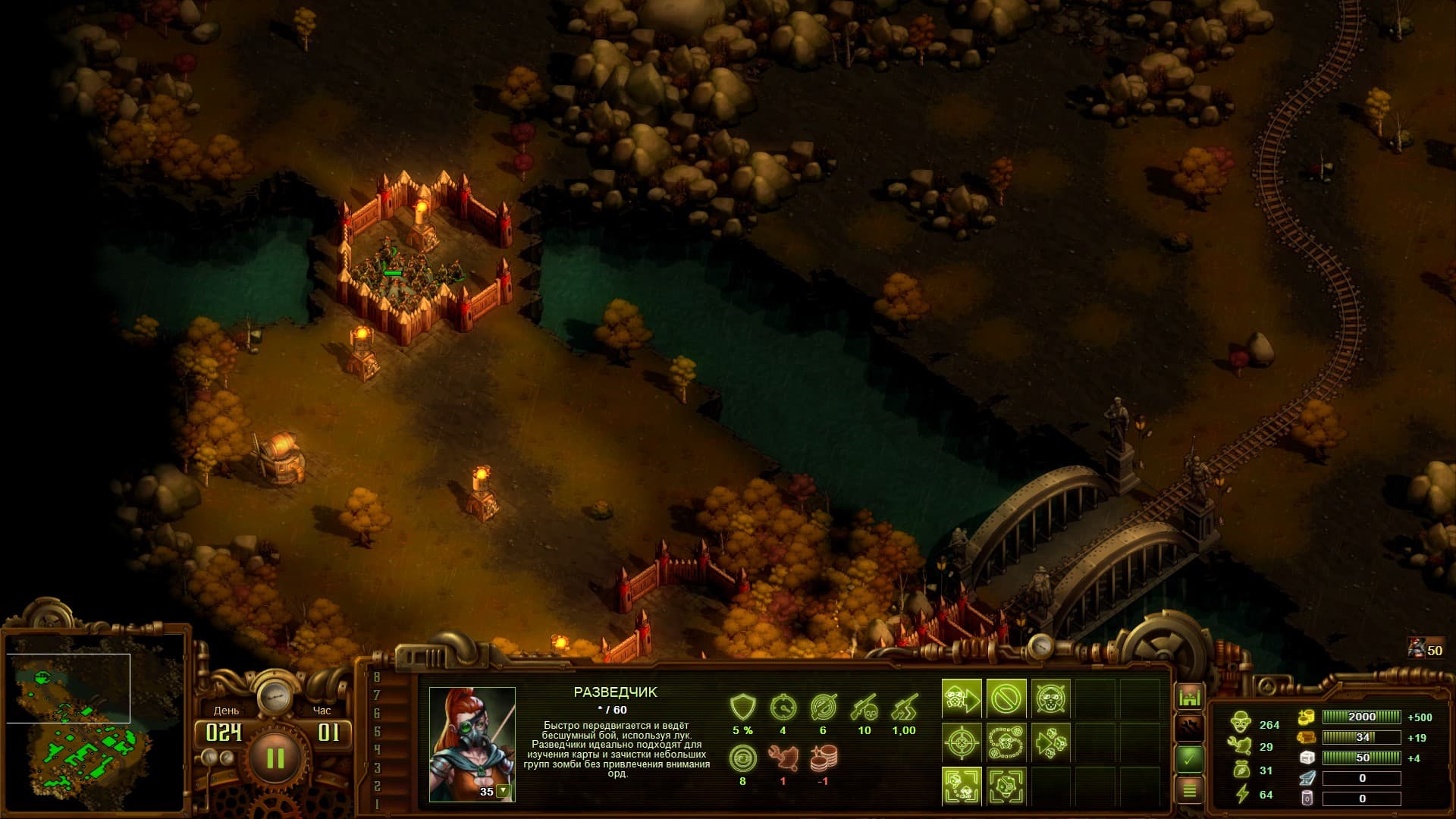Image resolution: width=1456 pixels, height=819 pixels.
Task: Click the green checkmark button
Action: (x=1189, y=758)
